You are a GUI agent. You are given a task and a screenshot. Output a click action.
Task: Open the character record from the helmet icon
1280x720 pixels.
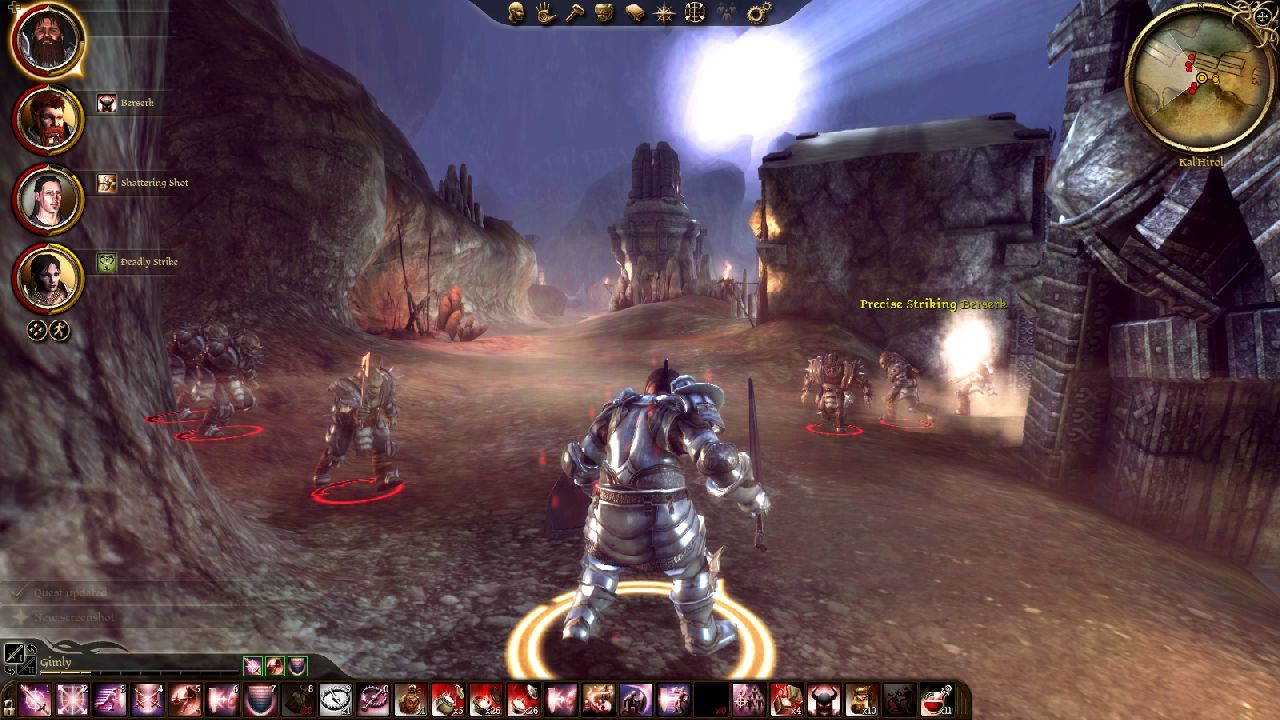(516, 13)
